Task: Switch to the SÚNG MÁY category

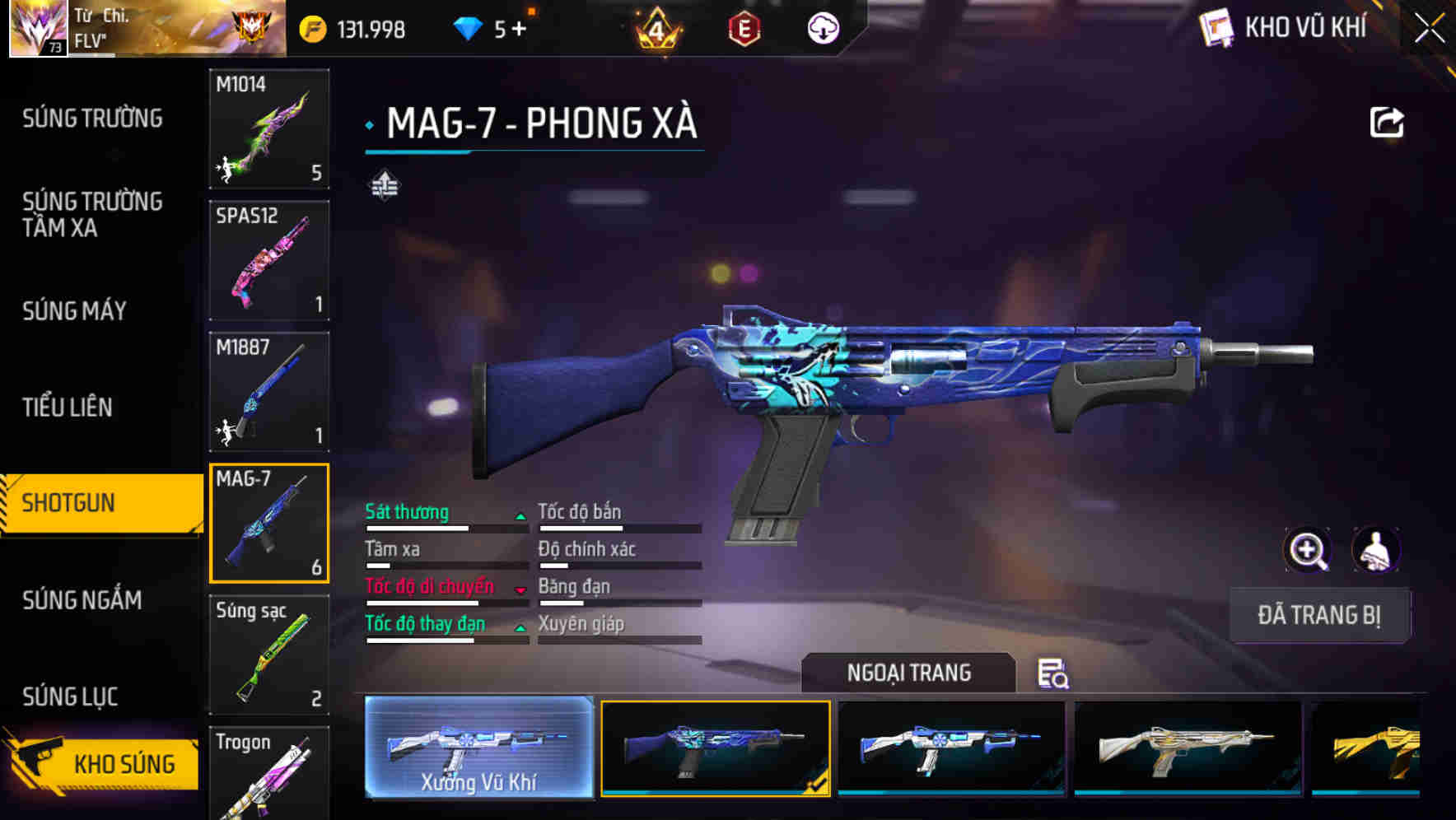Action: (73, 311)
